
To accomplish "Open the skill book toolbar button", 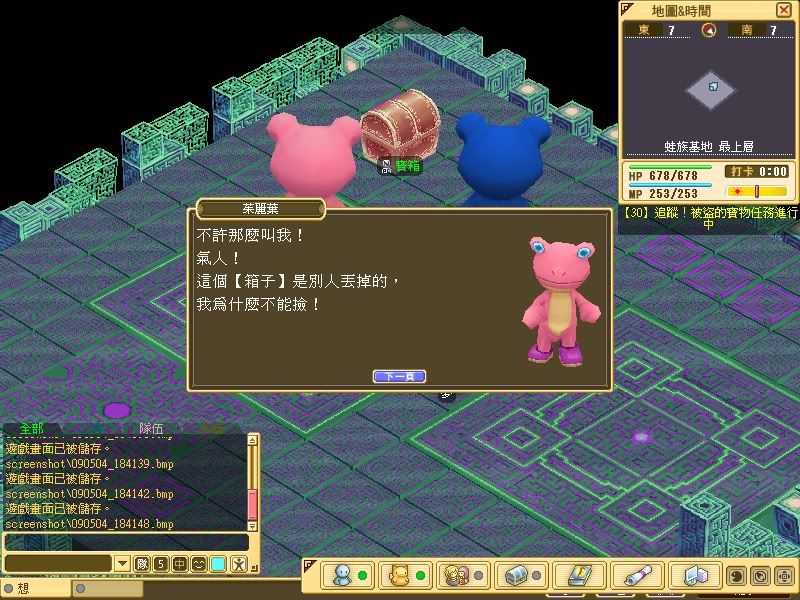I will point(578,576).
